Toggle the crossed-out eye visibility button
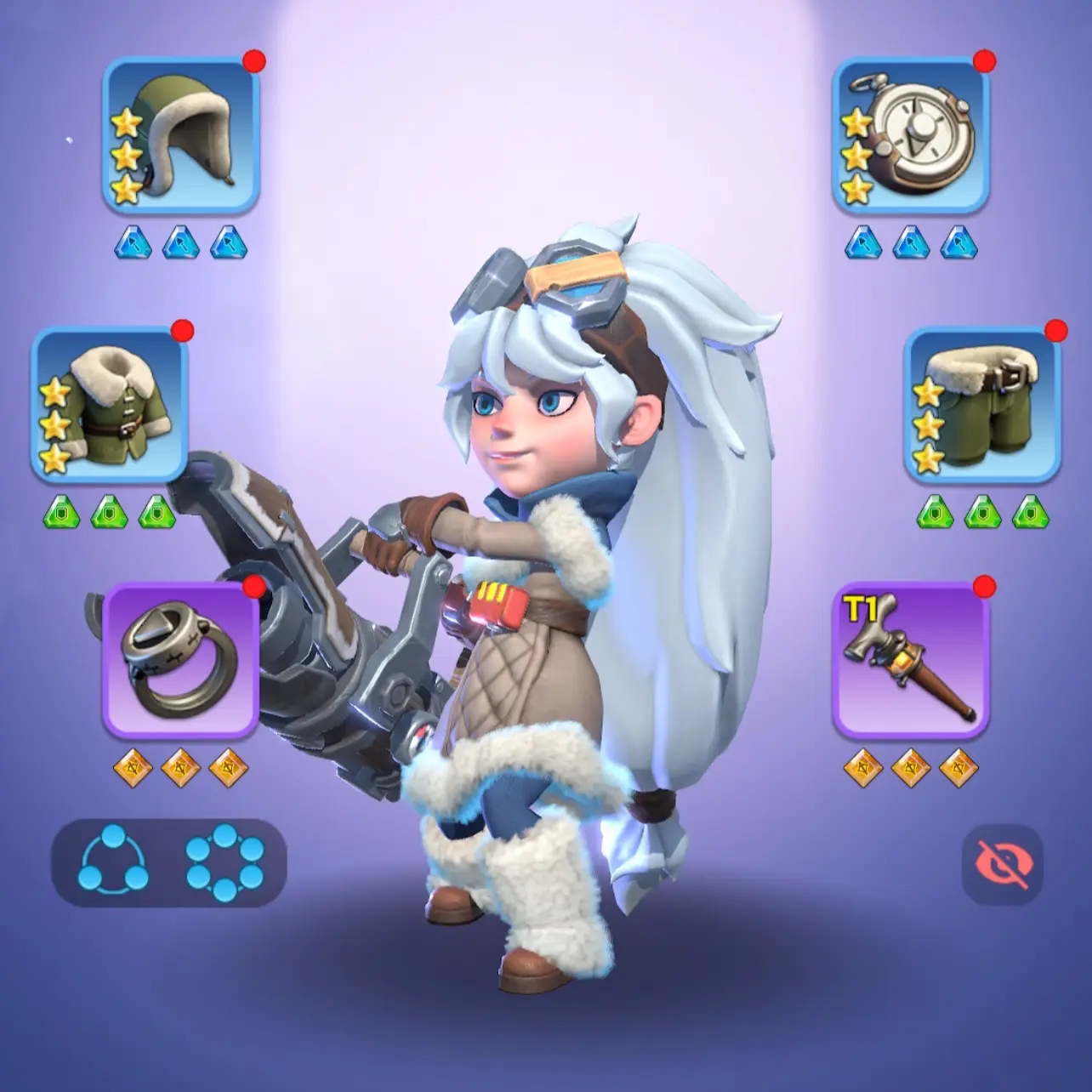The image size is (1092, 1092). click(1002, 863)
